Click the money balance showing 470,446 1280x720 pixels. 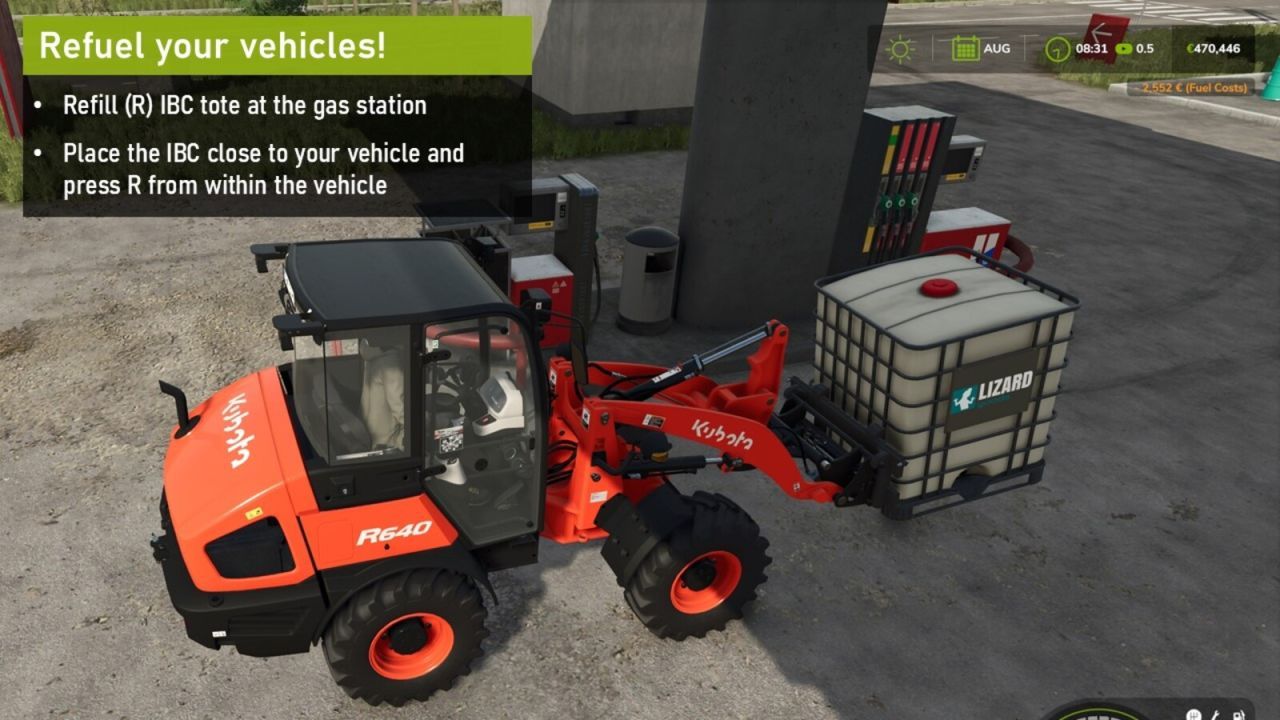click(1218, 47)
